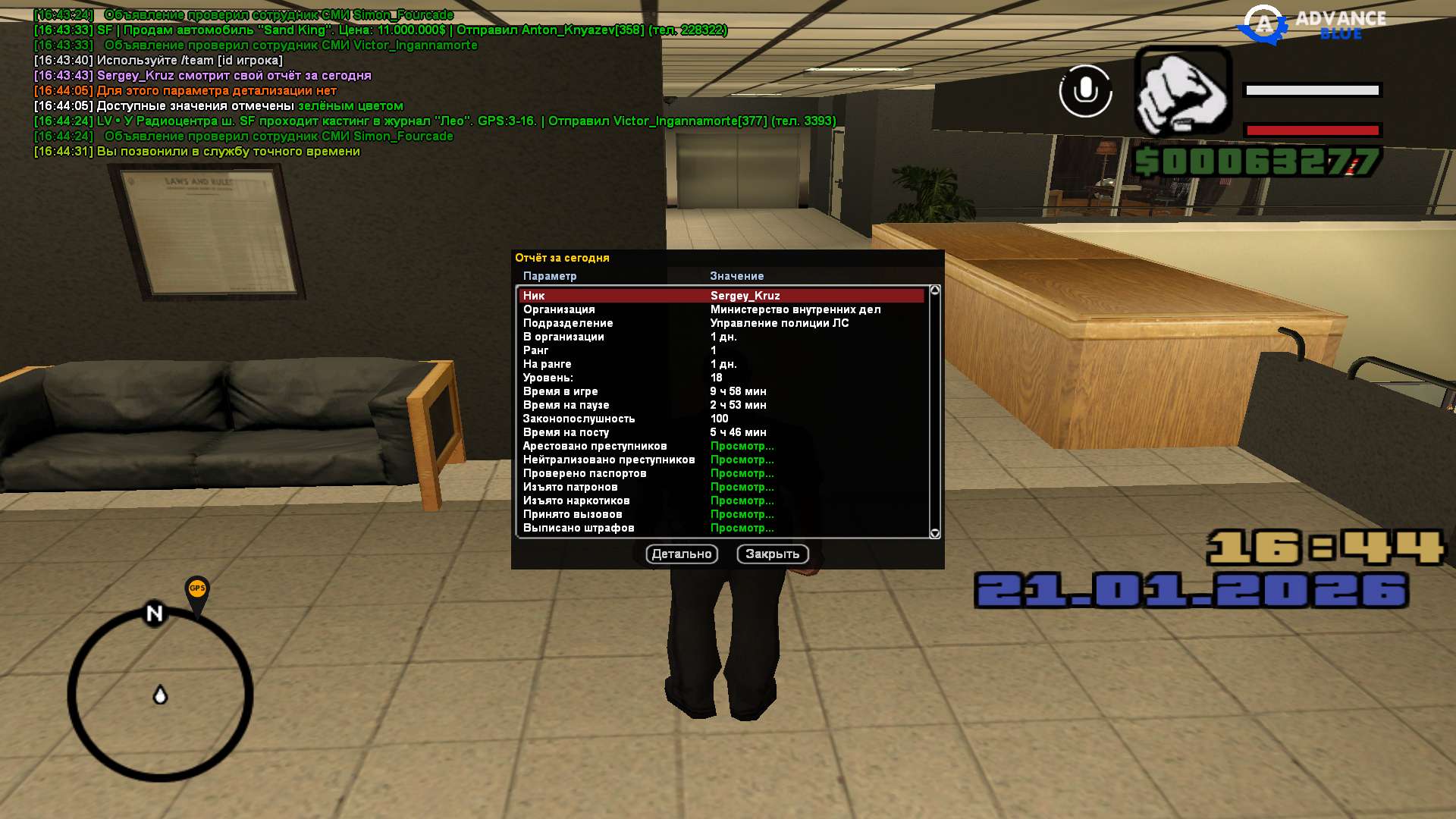Click the circular radar minimap
This screenshot has width=1456, height=819.
[160, 695]
